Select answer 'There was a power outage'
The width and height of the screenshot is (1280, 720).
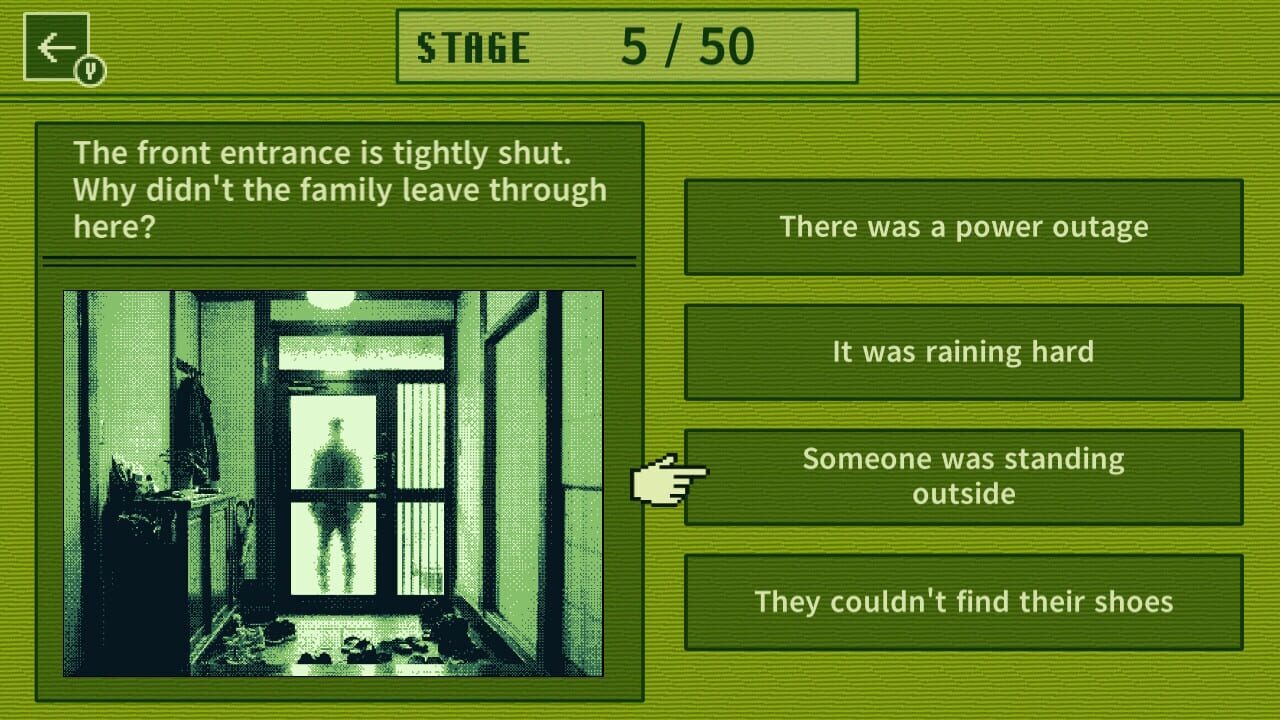tap(966, 228)
